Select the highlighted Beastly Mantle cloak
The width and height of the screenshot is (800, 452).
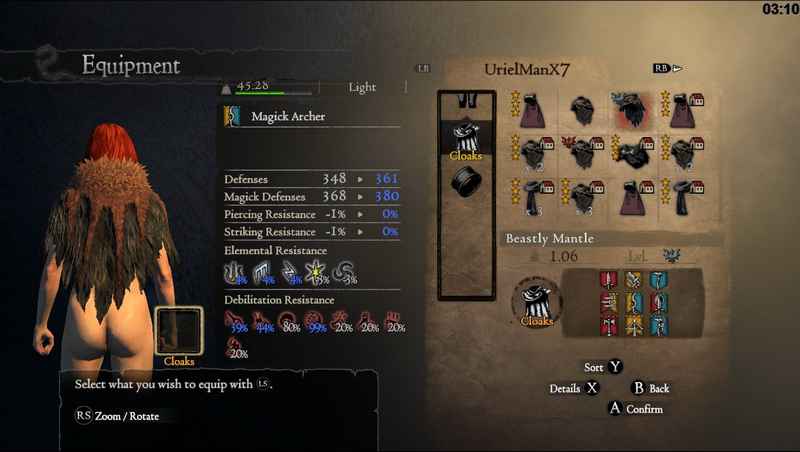pos(633,110)
